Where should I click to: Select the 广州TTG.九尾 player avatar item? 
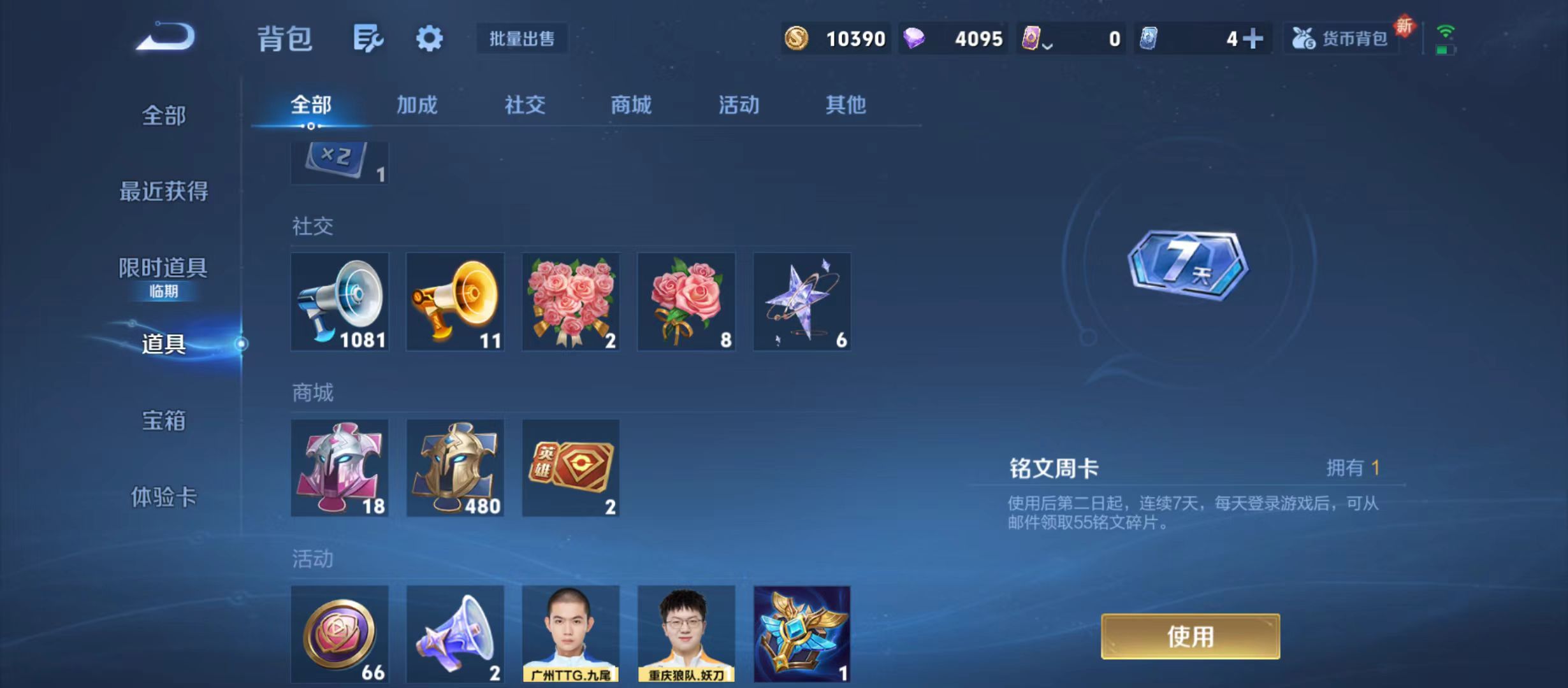pos(570,633)
